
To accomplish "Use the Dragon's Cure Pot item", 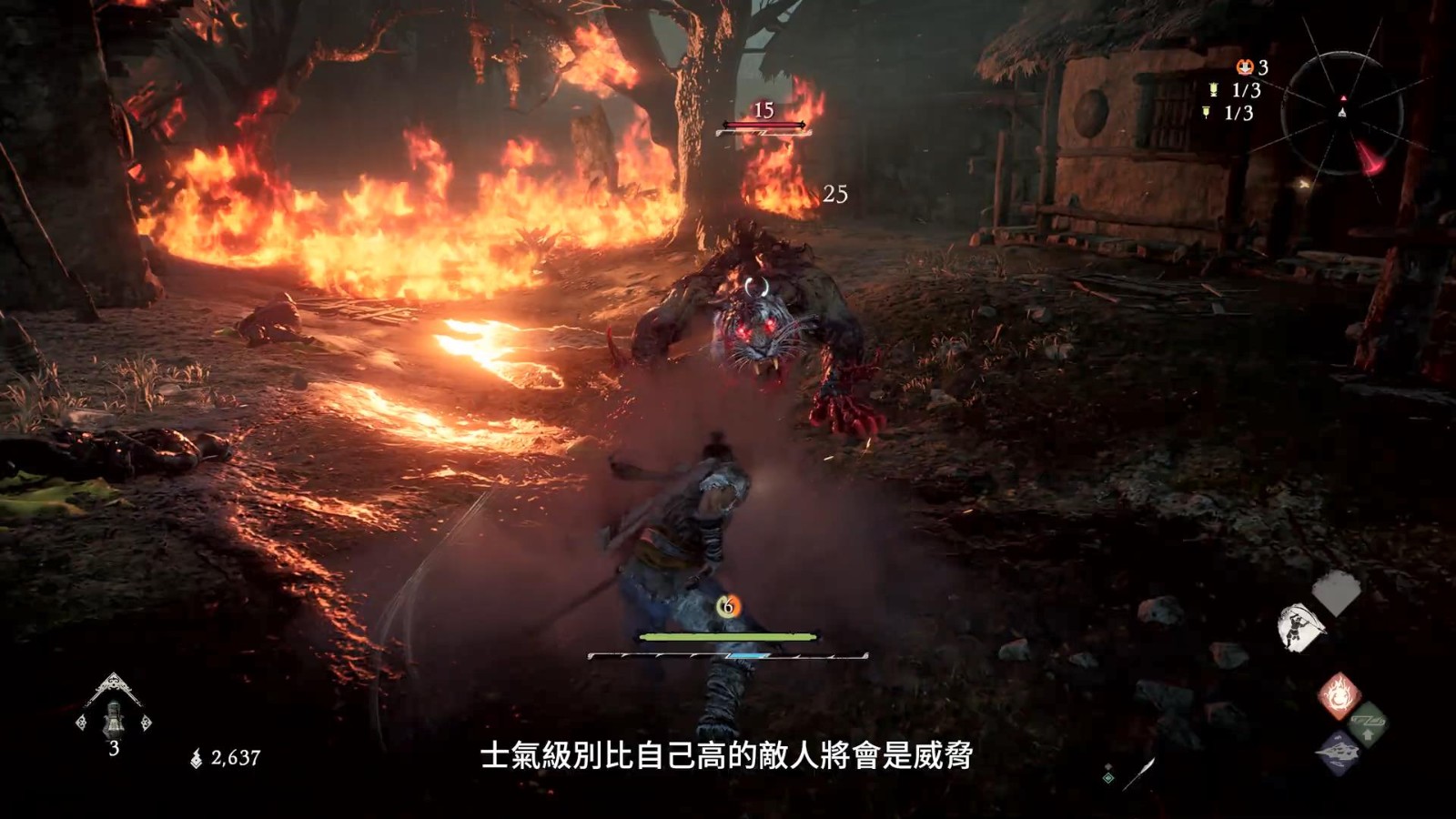I will pos(113,716).
